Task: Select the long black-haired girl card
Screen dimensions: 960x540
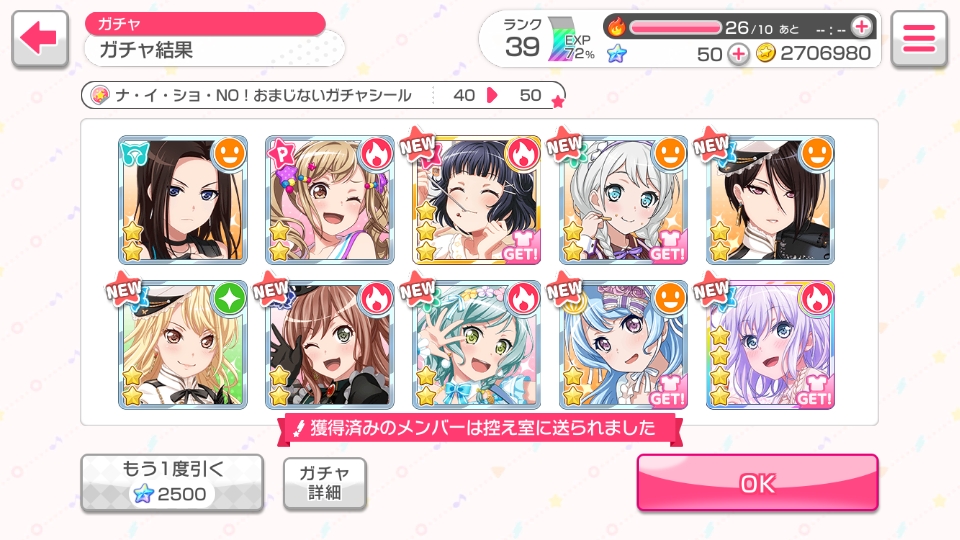Action: (x=182, y=200)
